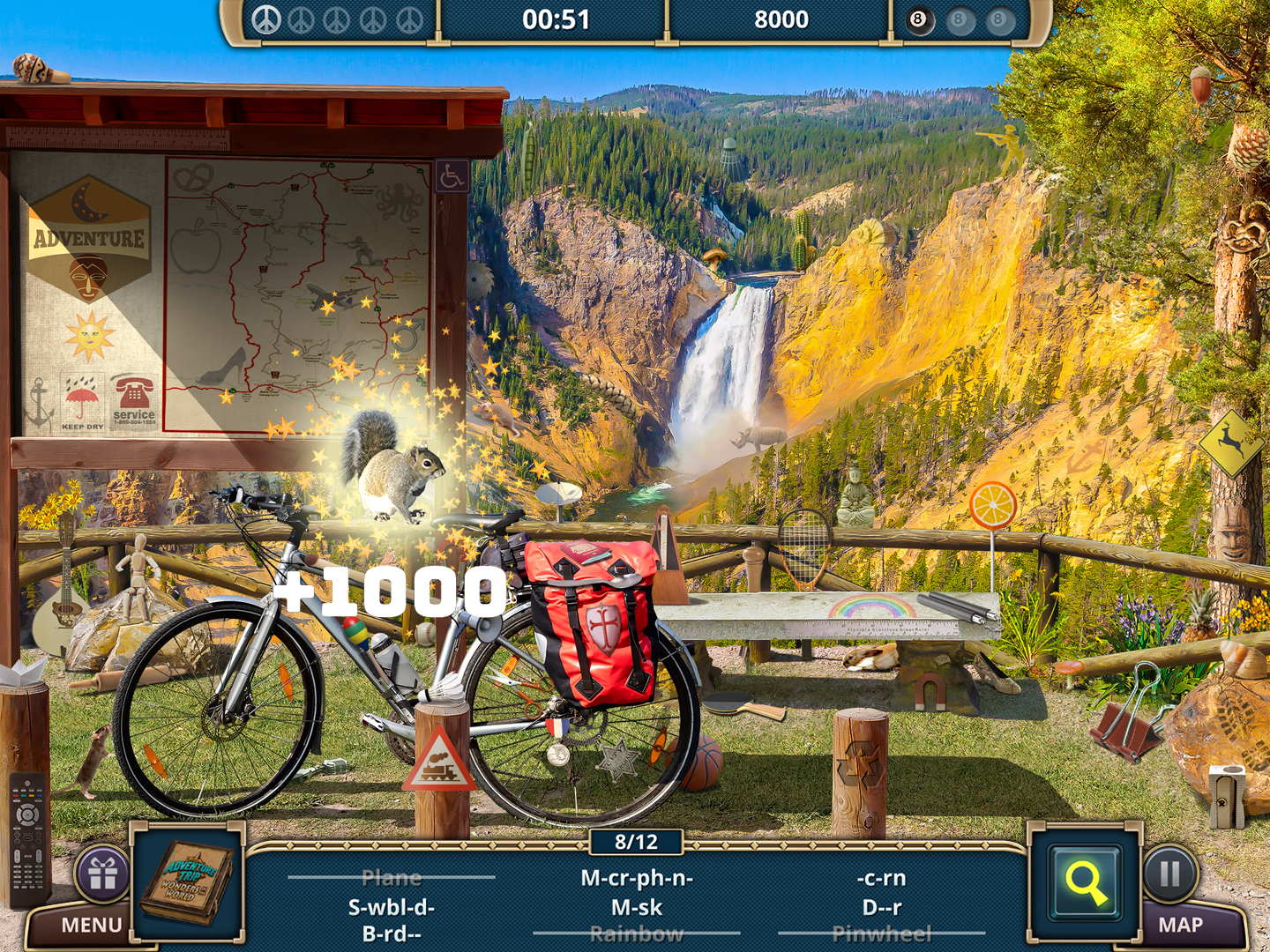Select the S-wbl-d- clue word
The height and width of the screenshot is (952, 1270).
click(x=392, y=907)
